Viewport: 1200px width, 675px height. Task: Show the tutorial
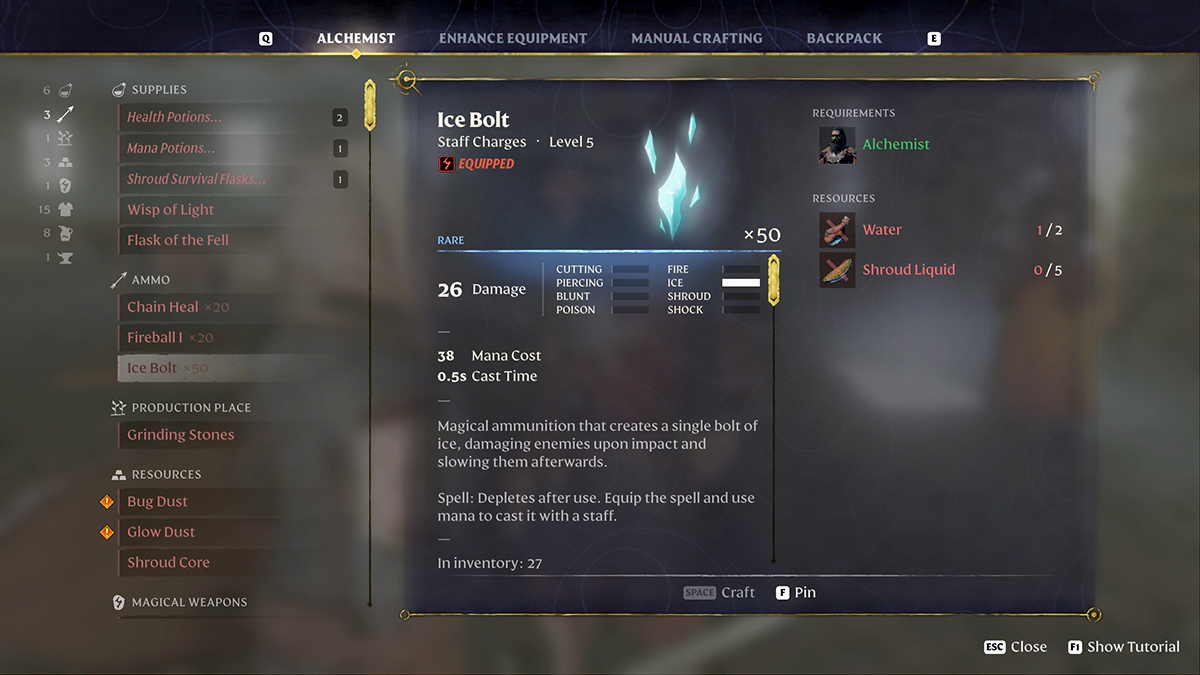point(1124,647)
